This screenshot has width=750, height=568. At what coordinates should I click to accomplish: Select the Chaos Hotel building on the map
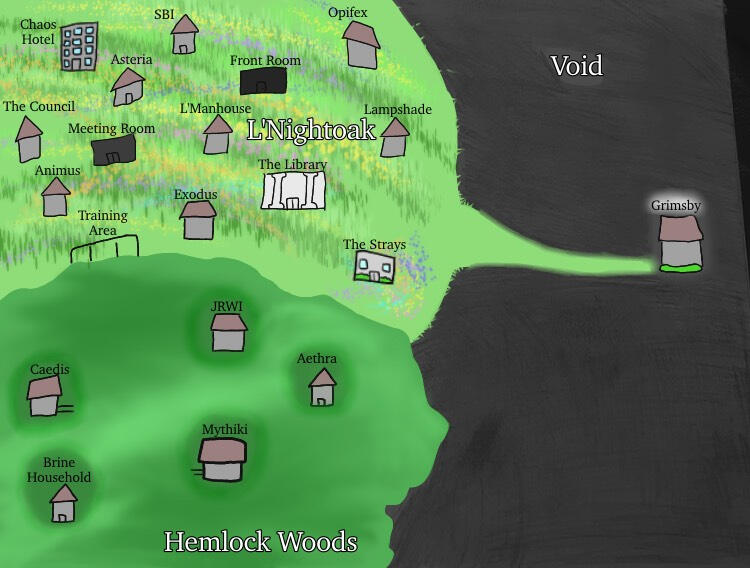click(79, 48)
